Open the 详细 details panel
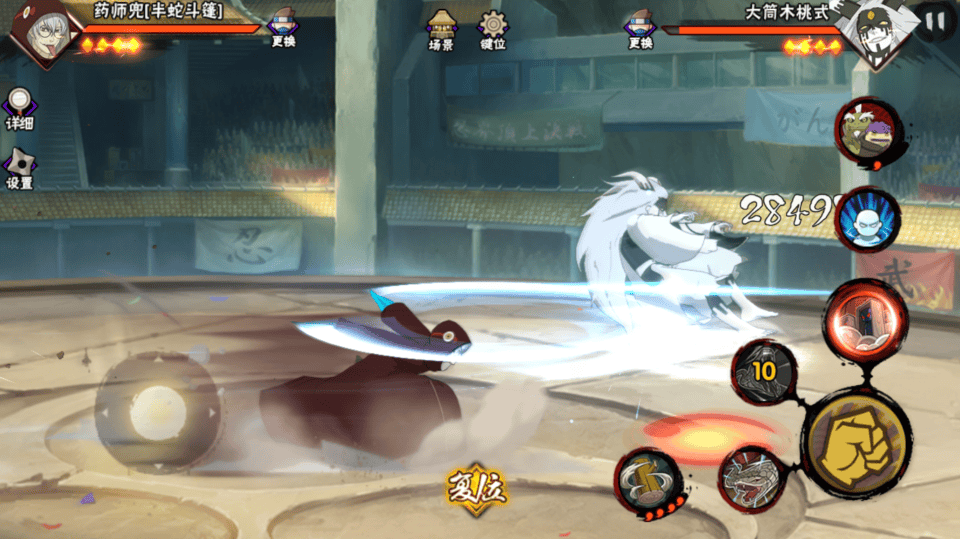The height and width of the screenshot is (539, 960). pos(19,108)
